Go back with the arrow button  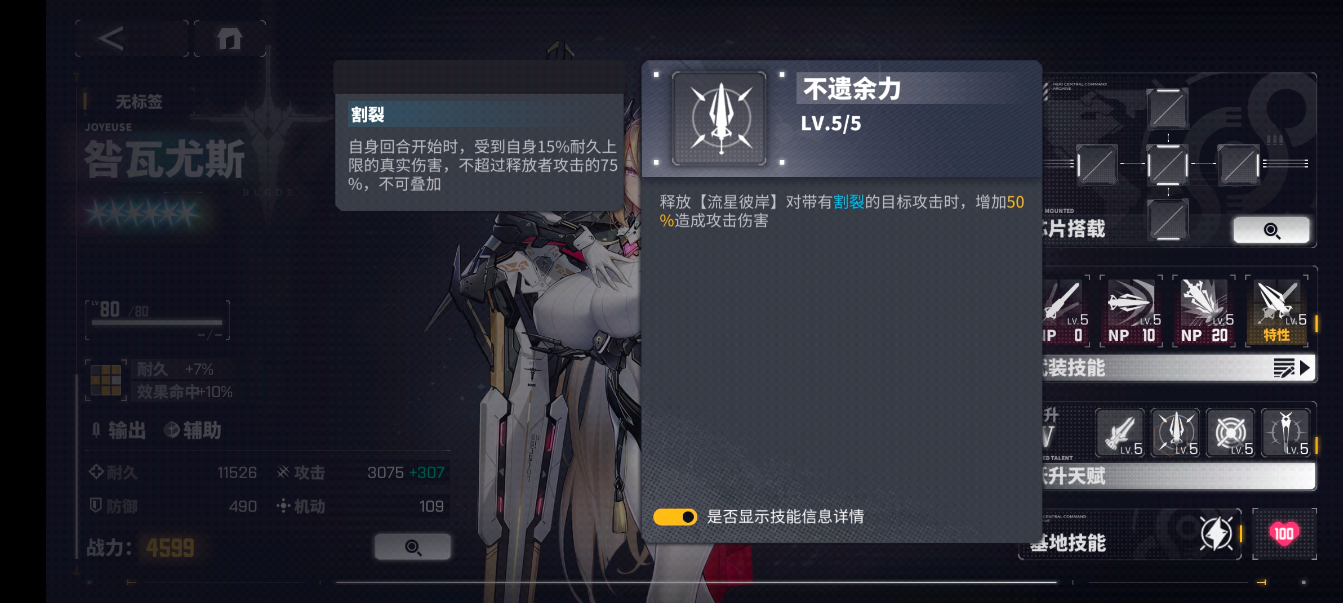tap(112, 39)
